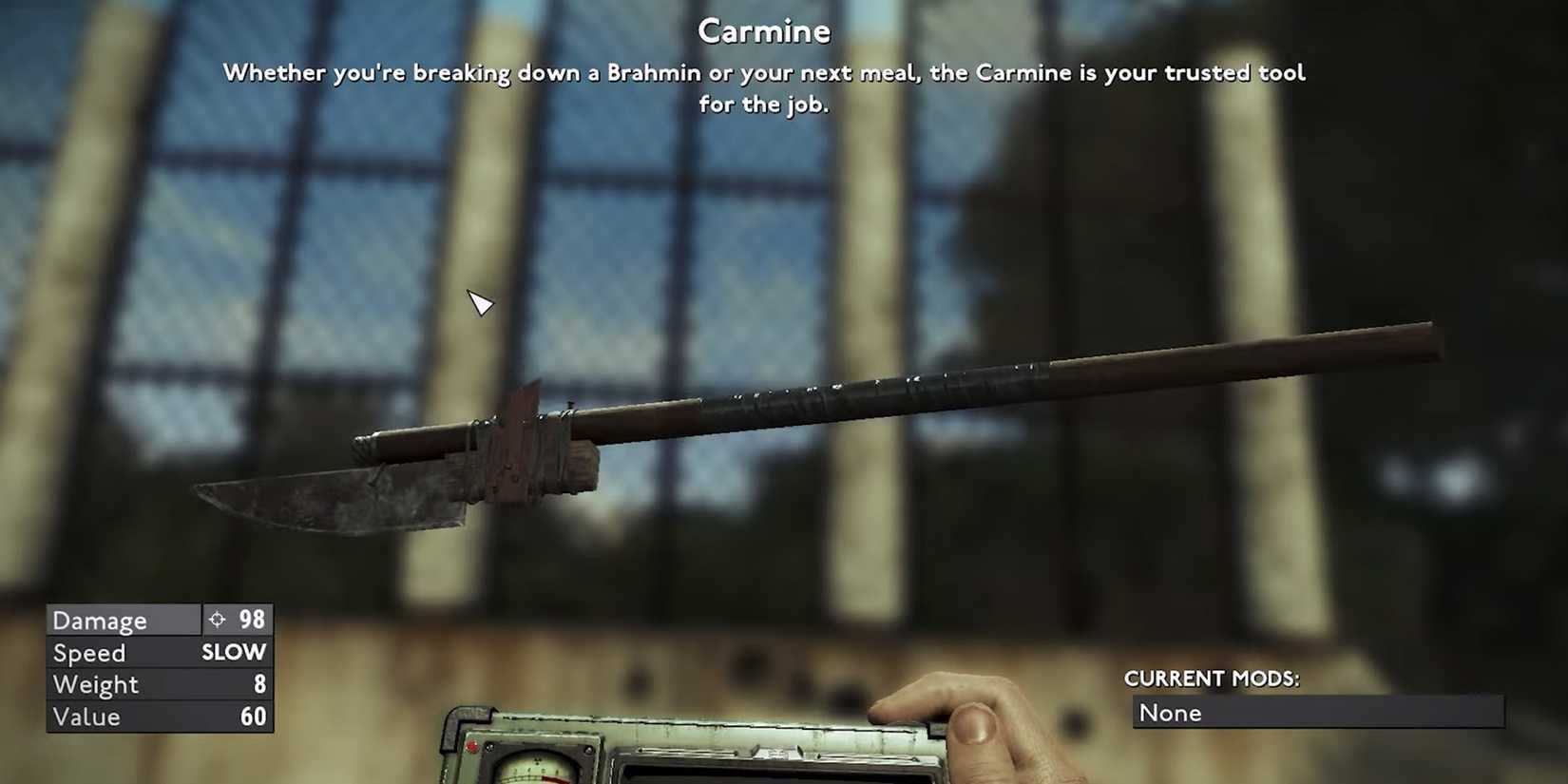Click the red indicator light on the Pip-Boy
The width and height of the screenshot is (1568, 784).
[x=472, y=745]
